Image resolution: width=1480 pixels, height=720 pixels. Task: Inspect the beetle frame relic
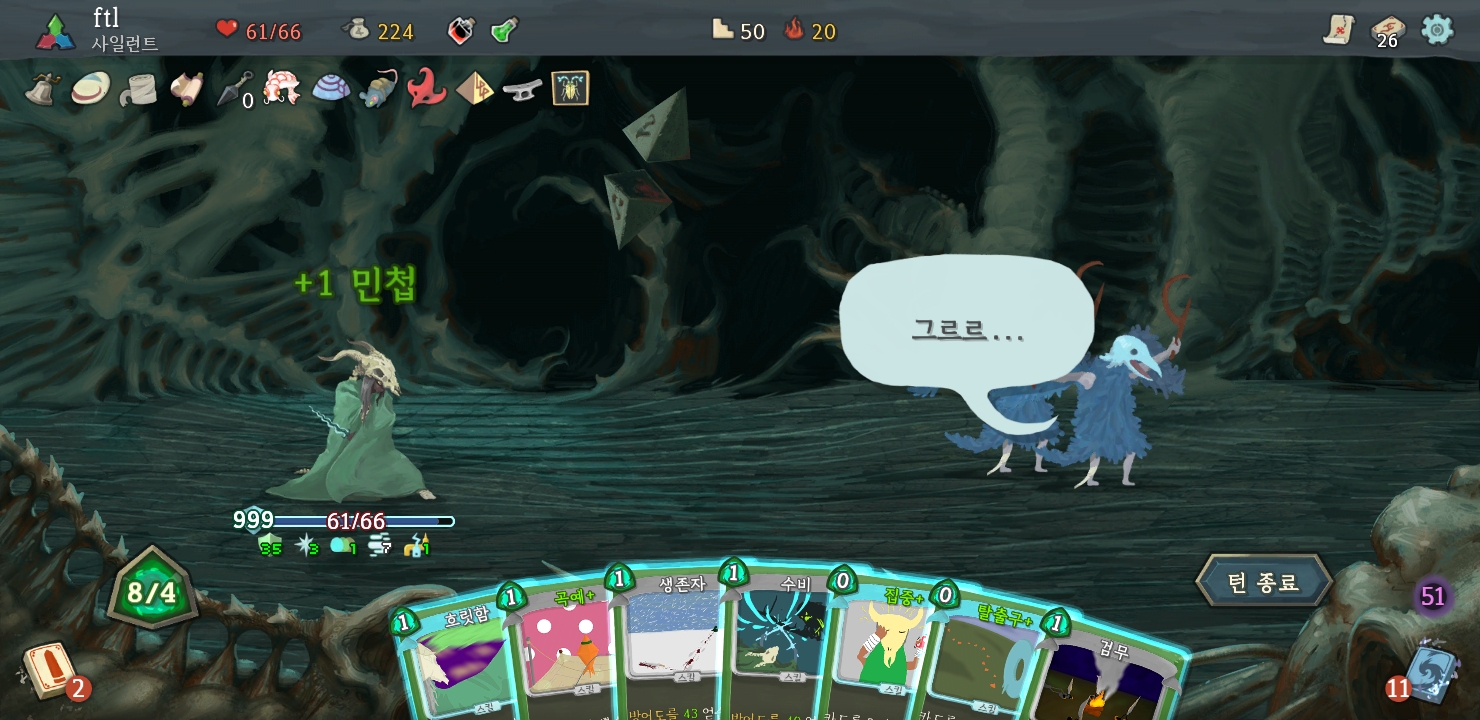(570, 88)
